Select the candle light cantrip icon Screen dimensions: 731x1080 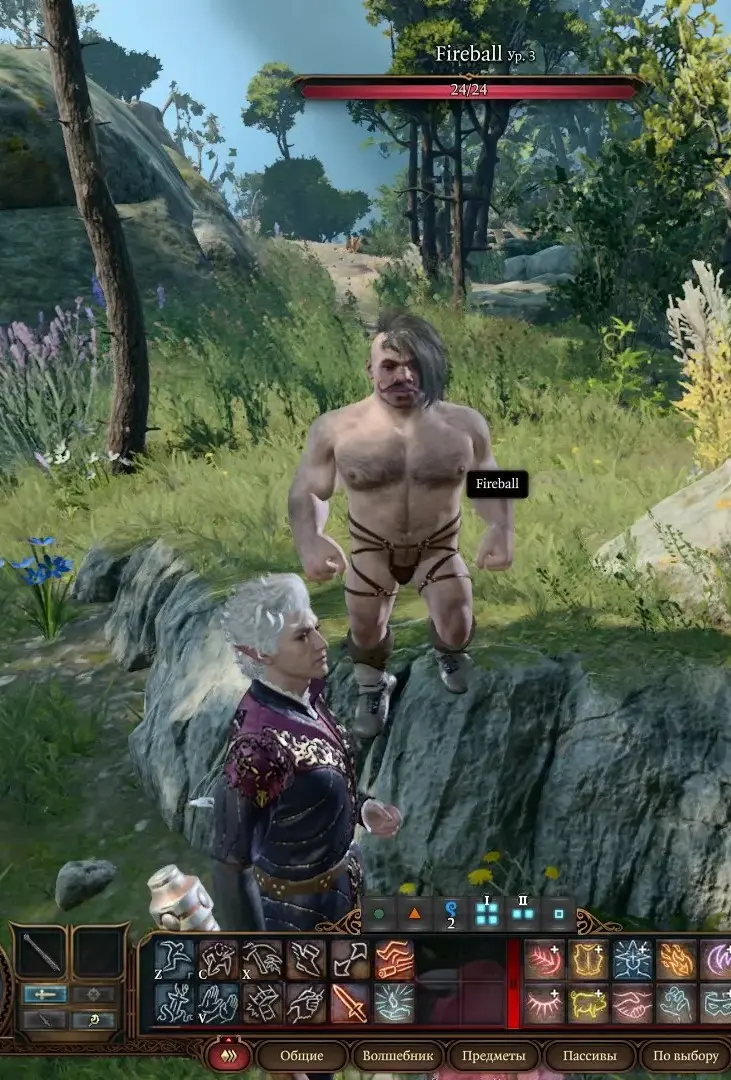[394, 1003]
